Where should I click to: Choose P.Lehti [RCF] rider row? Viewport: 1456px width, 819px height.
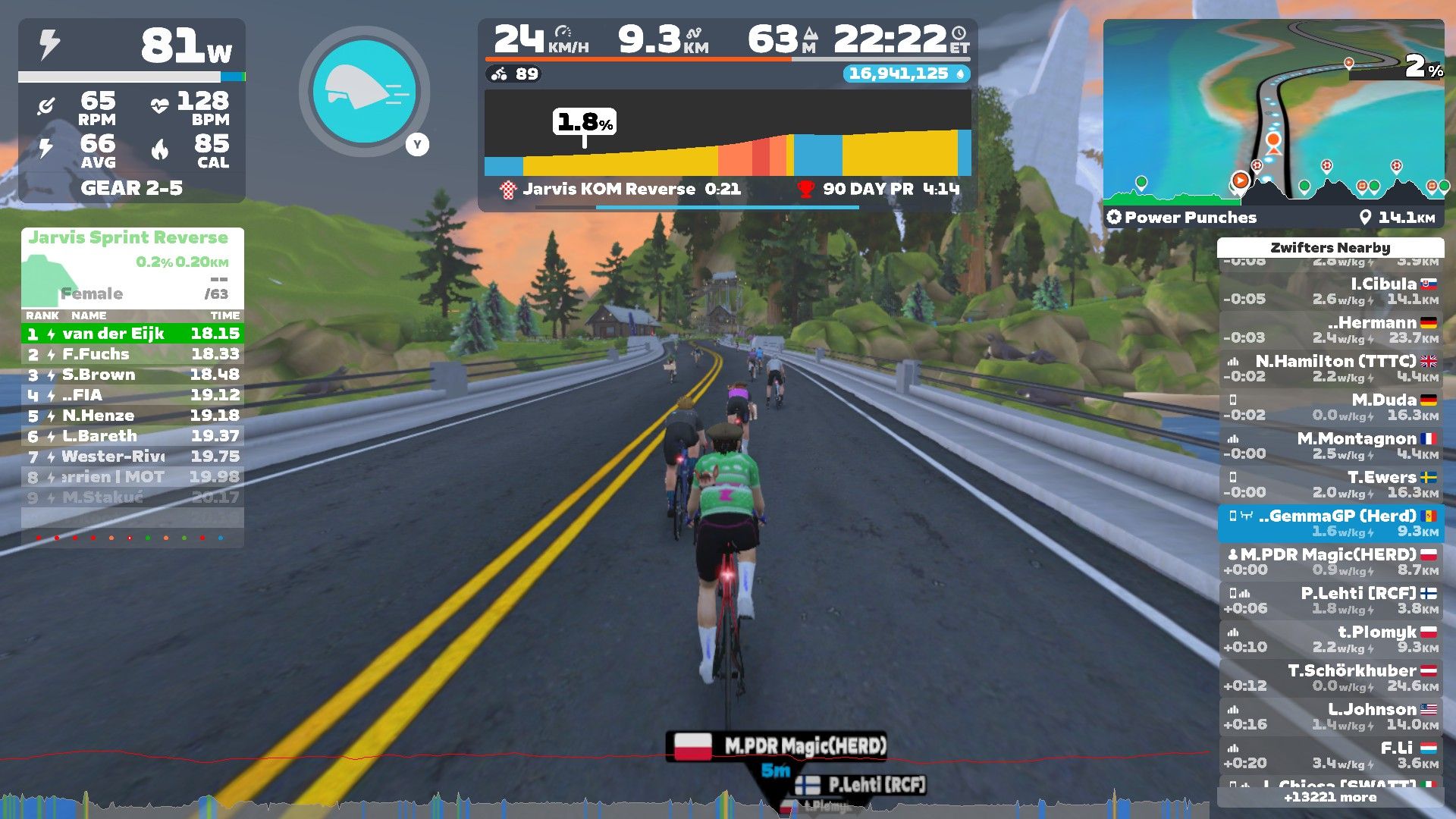click(x=1331, y=601)
